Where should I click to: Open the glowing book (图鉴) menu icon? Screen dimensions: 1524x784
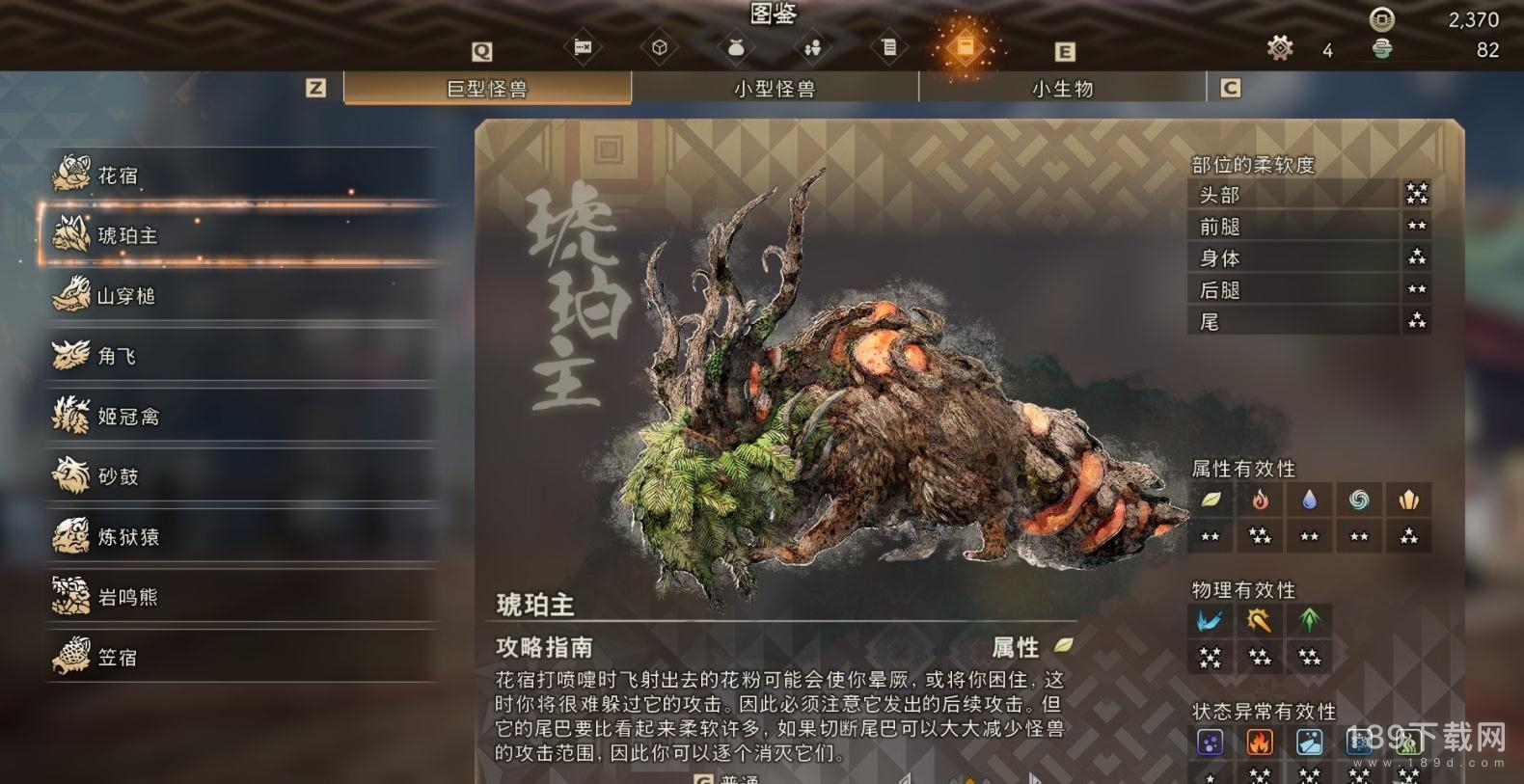pyautogui.click(x=966, y=47)
